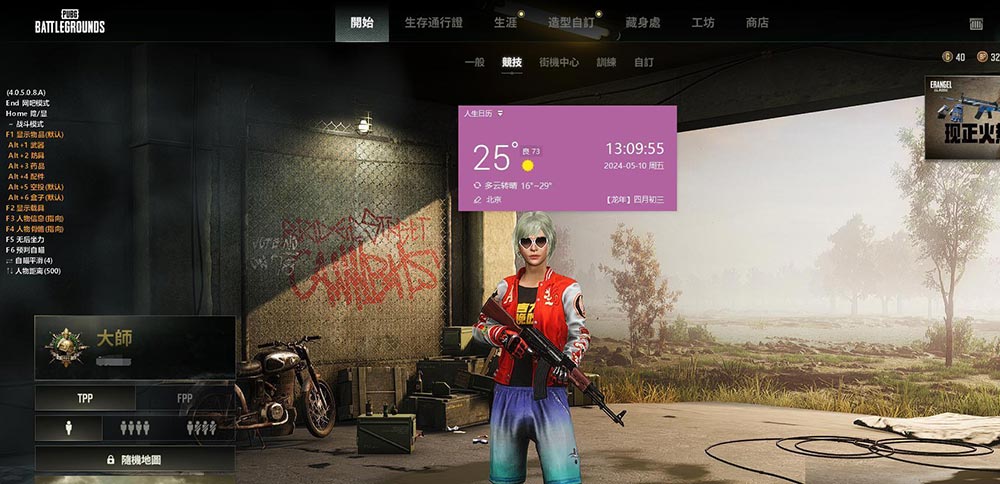Select FPP perspective
Image resolution: width=1000 pixels, height=484 pixels.
coord(185,398)
